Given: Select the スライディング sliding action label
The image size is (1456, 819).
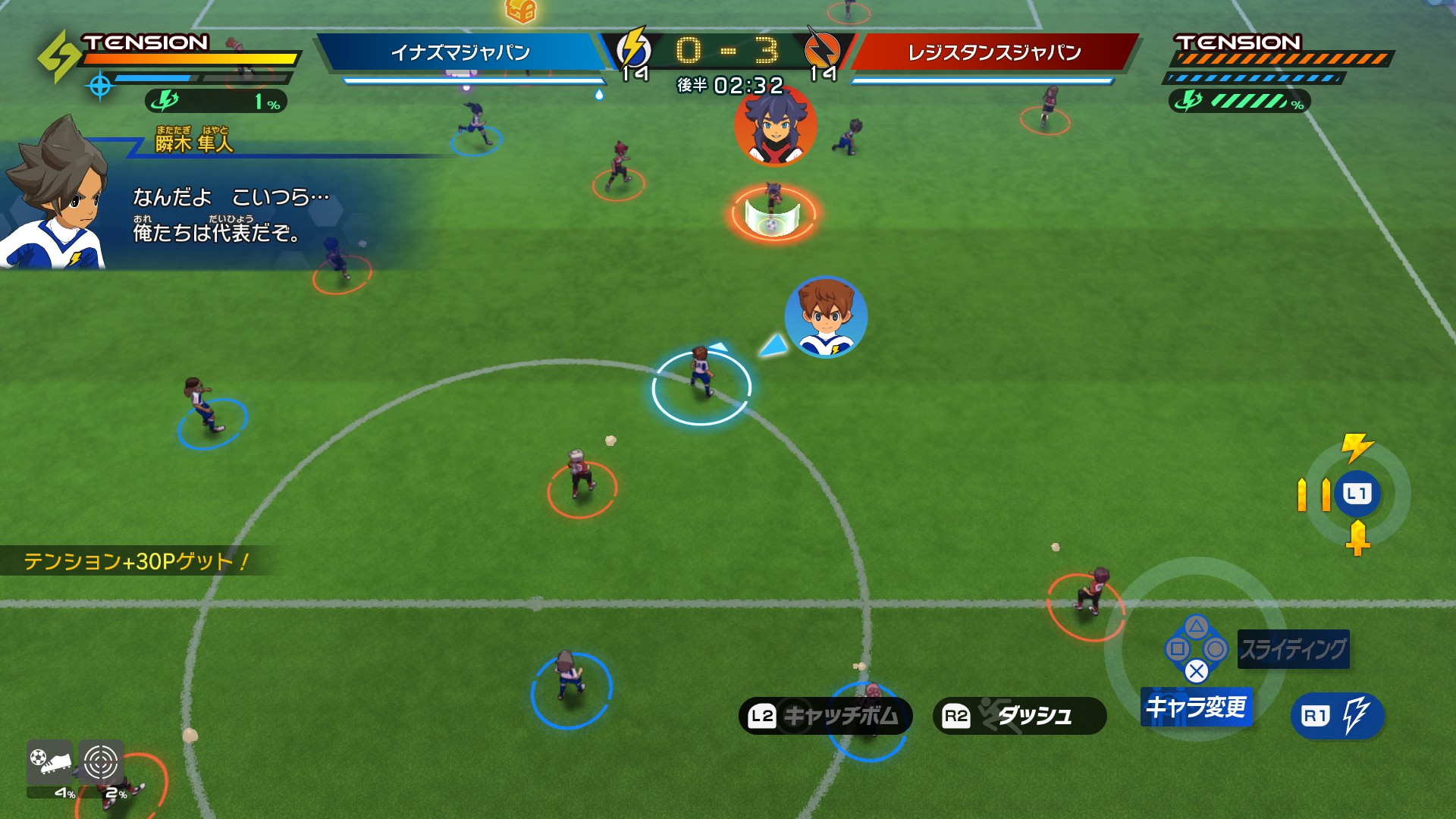Looking at the screenshot, I should [x=1293, y=649].
